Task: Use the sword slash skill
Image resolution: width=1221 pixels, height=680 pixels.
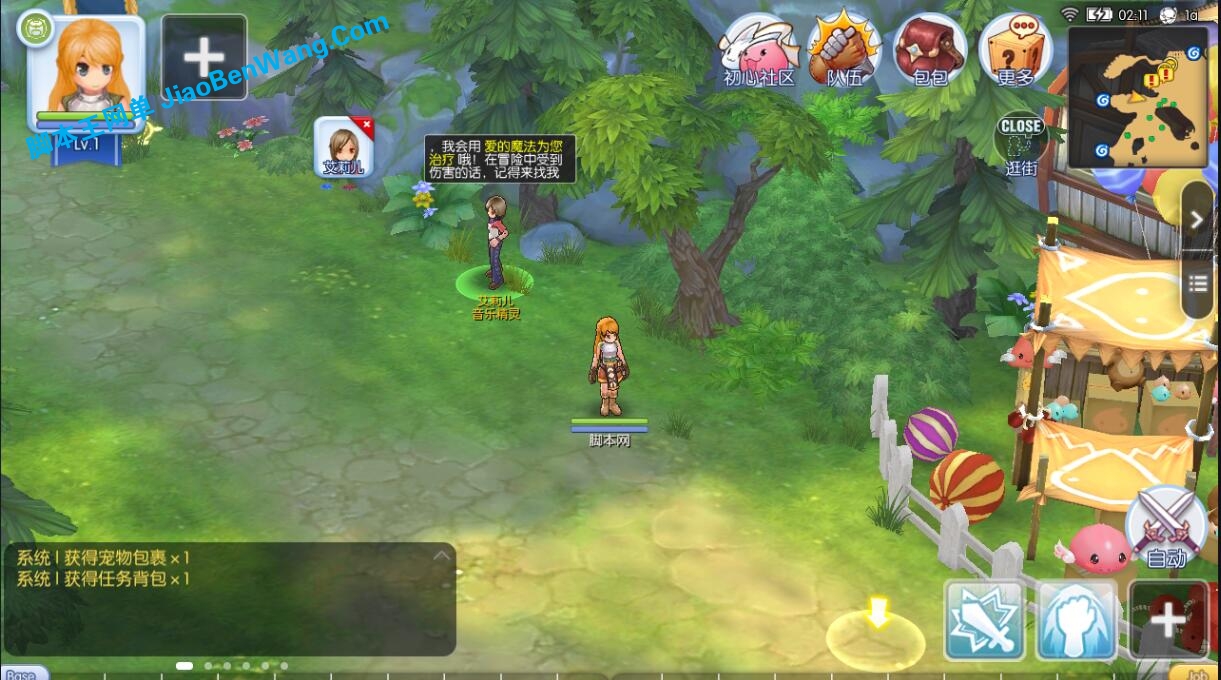Action: 985,620
